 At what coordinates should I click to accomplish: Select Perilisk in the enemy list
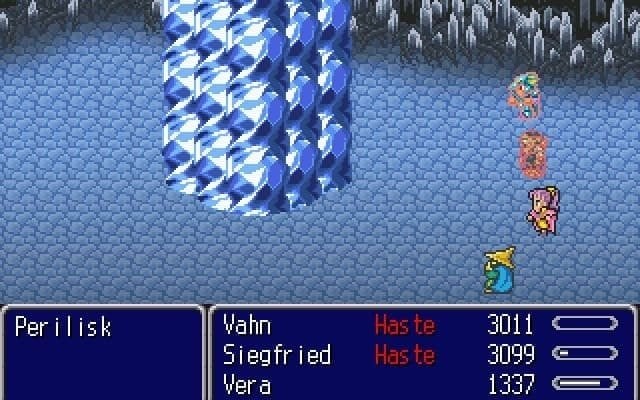click(x=63, y=327)
